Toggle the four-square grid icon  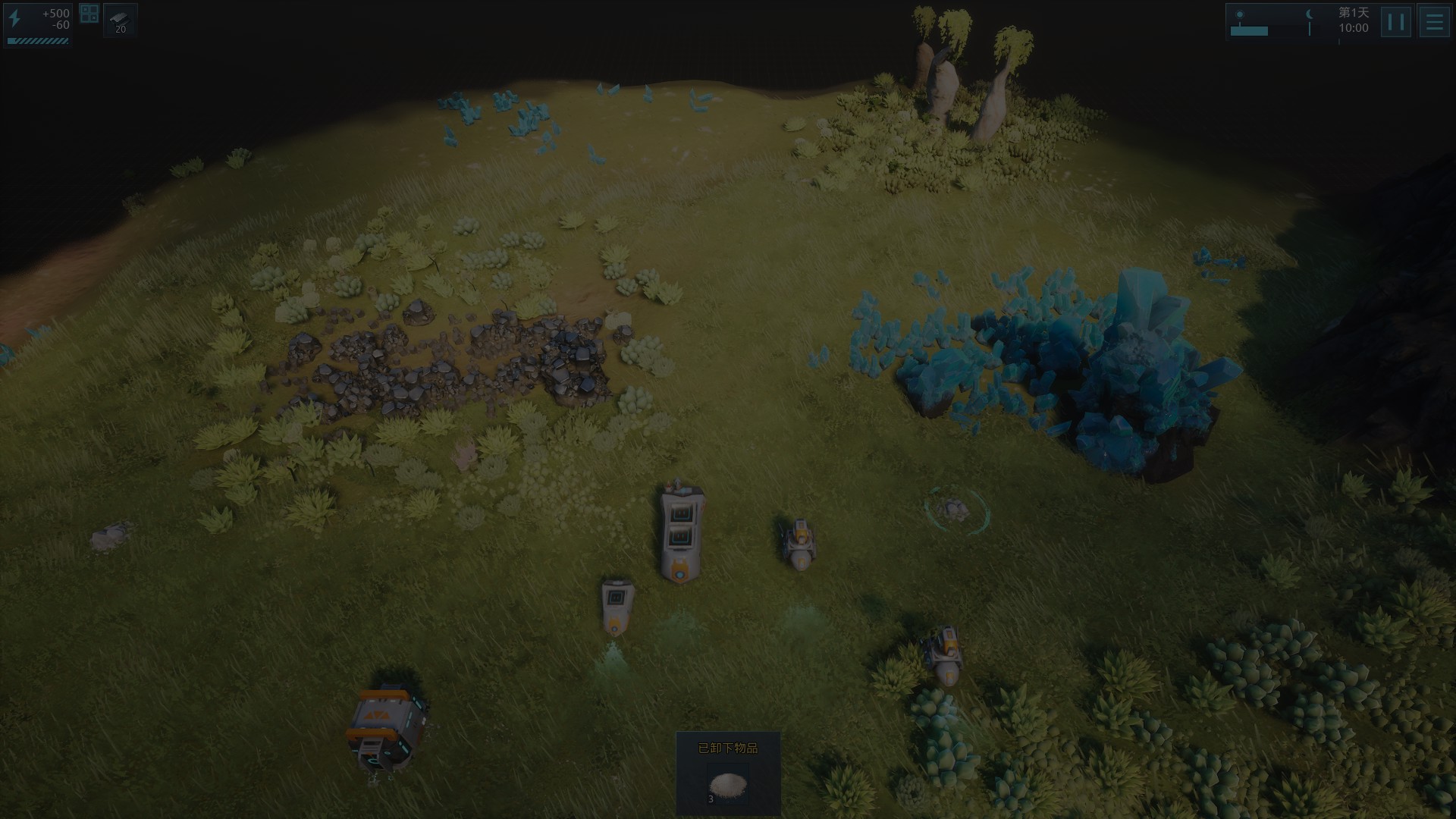click(89, 14)
